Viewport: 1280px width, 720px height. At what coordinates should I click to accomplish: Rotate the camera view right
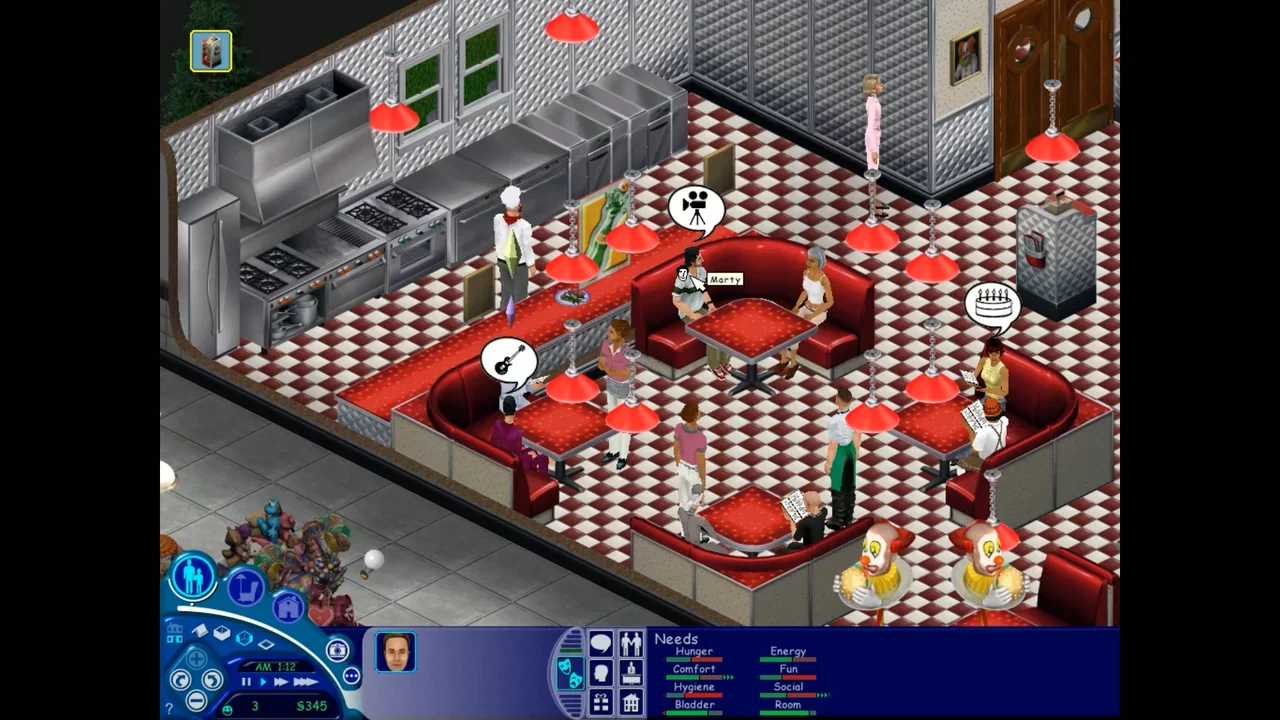click(x=212, y=680)
